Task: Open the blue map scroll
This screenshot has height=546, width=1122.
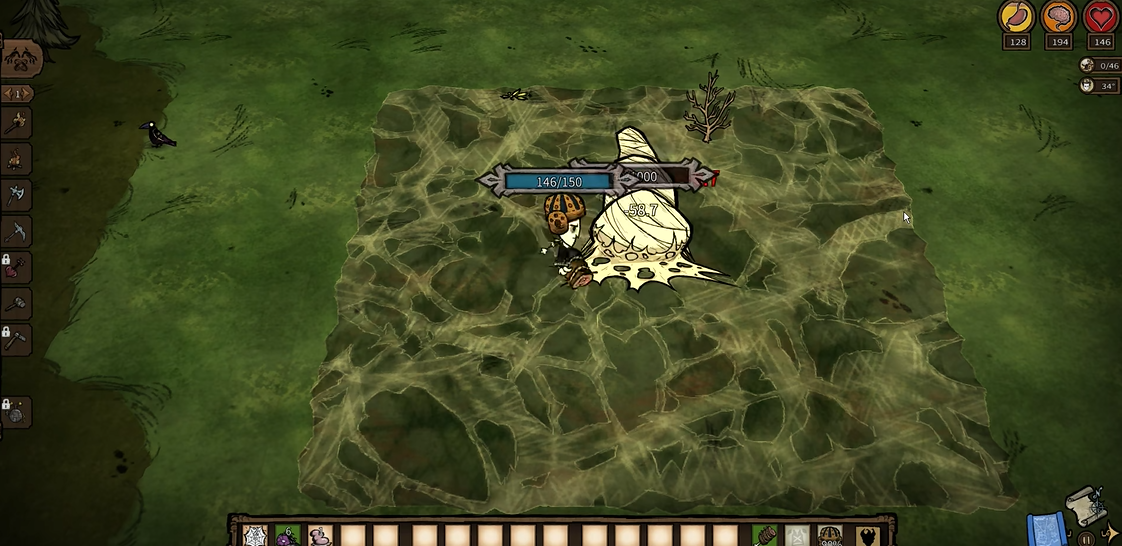Action: click(x=1043, y=530)
